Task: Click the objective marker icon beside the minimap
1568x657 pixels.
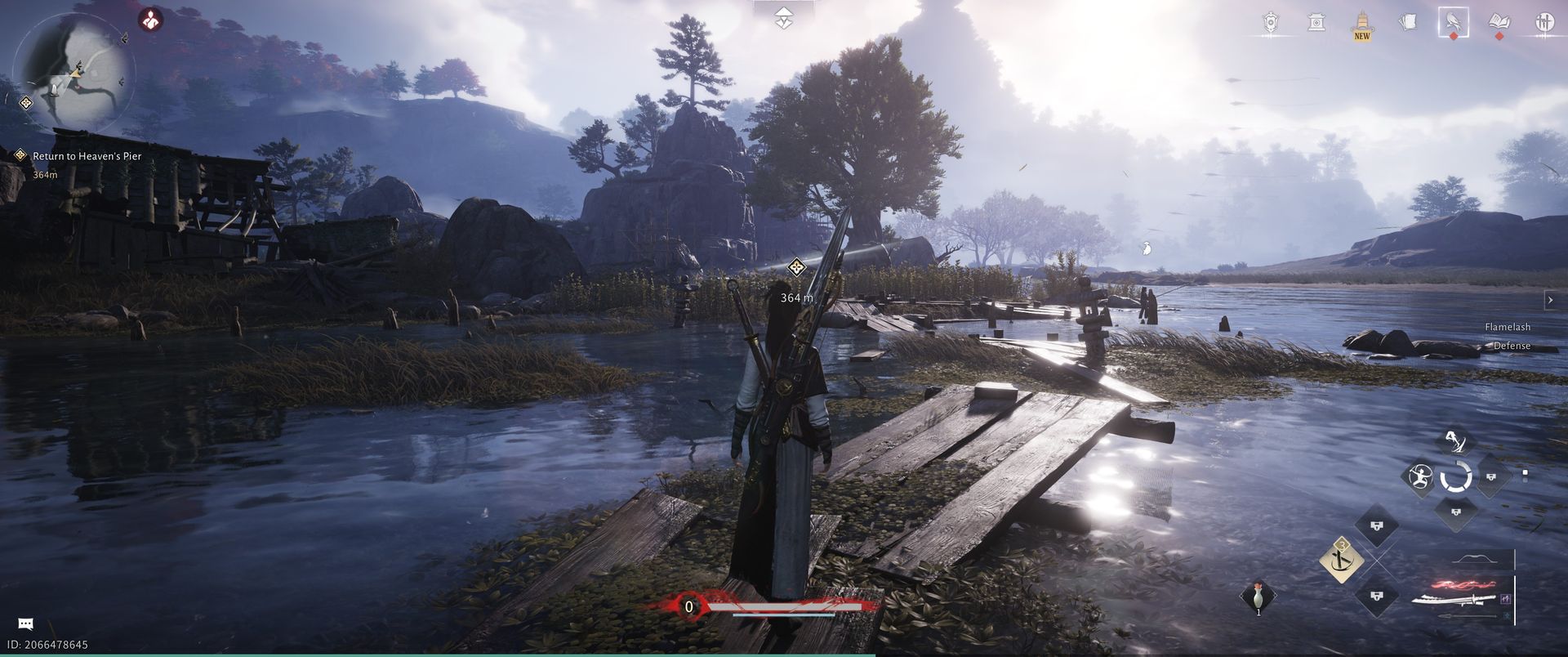Action: click(x=26, y=103)
